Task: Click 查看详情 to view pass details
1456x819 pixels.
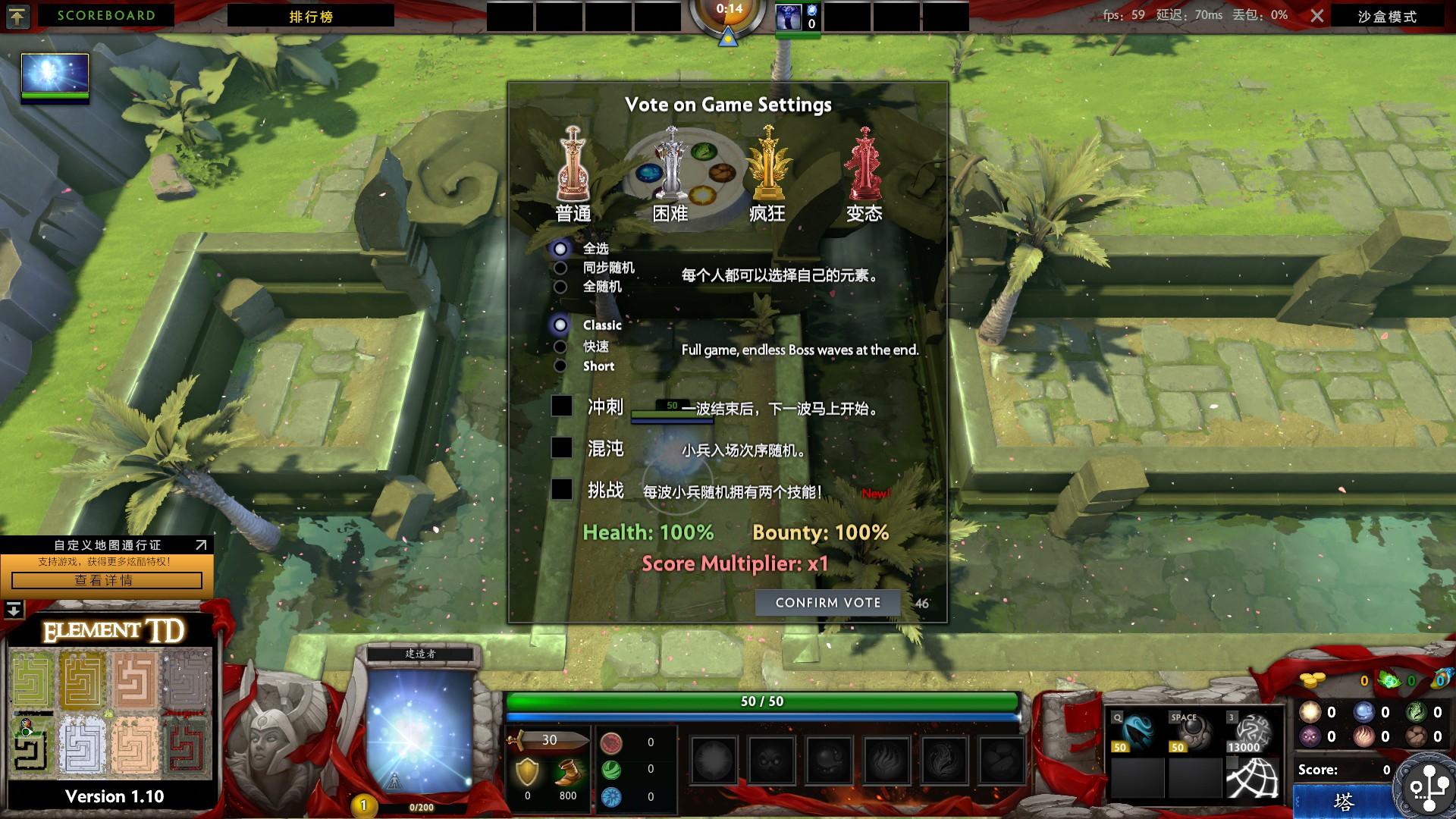Action: tap(107, 581)
